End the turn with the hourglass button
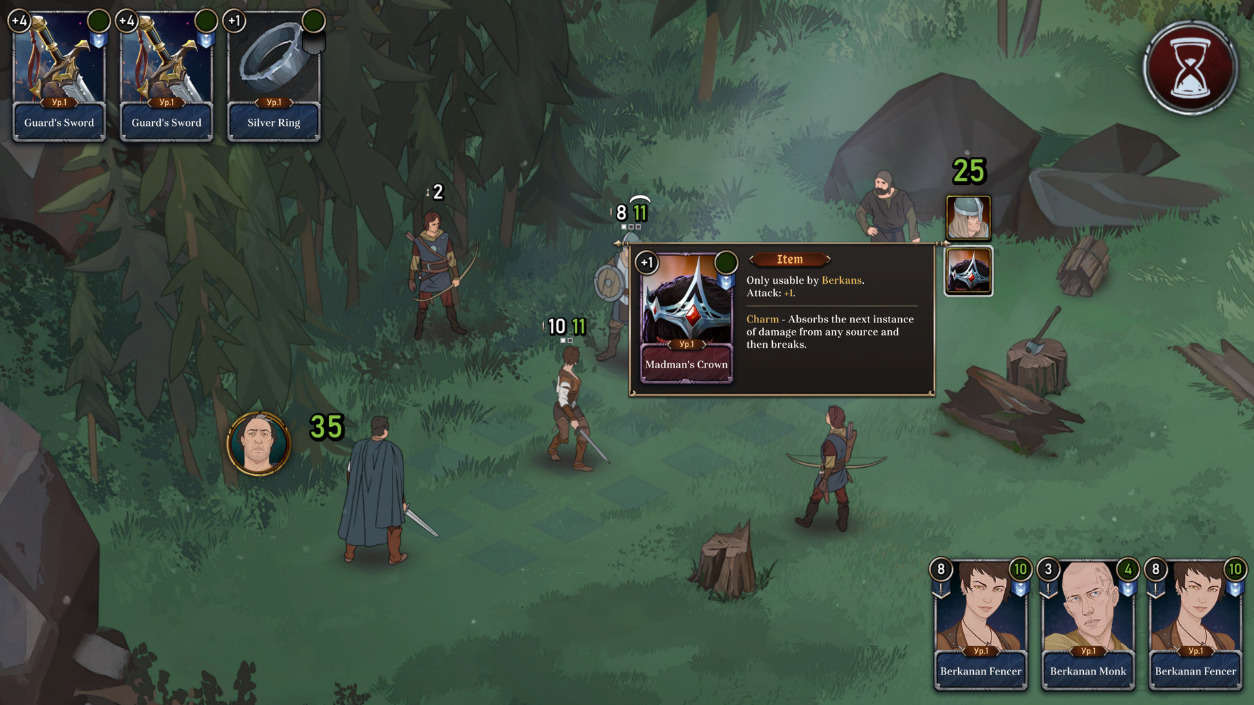This screenshot has height=705, width=1254. click(x=1189, y=68)
